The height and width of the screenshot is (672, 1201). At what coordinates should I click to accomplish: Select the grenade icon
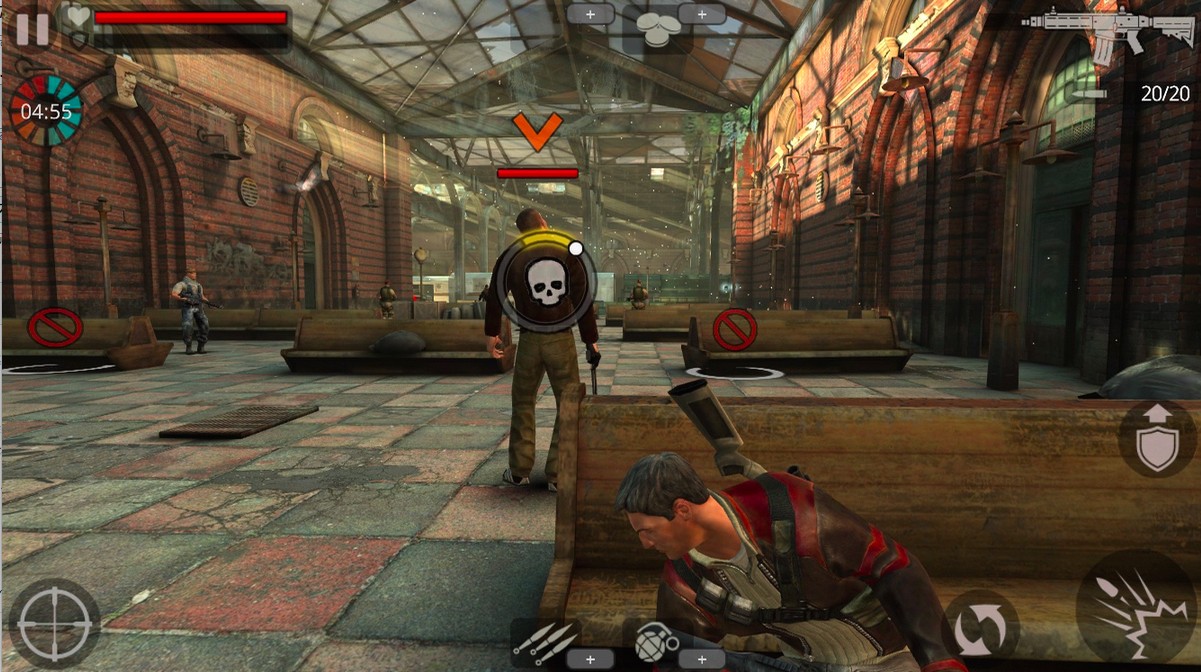[x=655, y=638]
